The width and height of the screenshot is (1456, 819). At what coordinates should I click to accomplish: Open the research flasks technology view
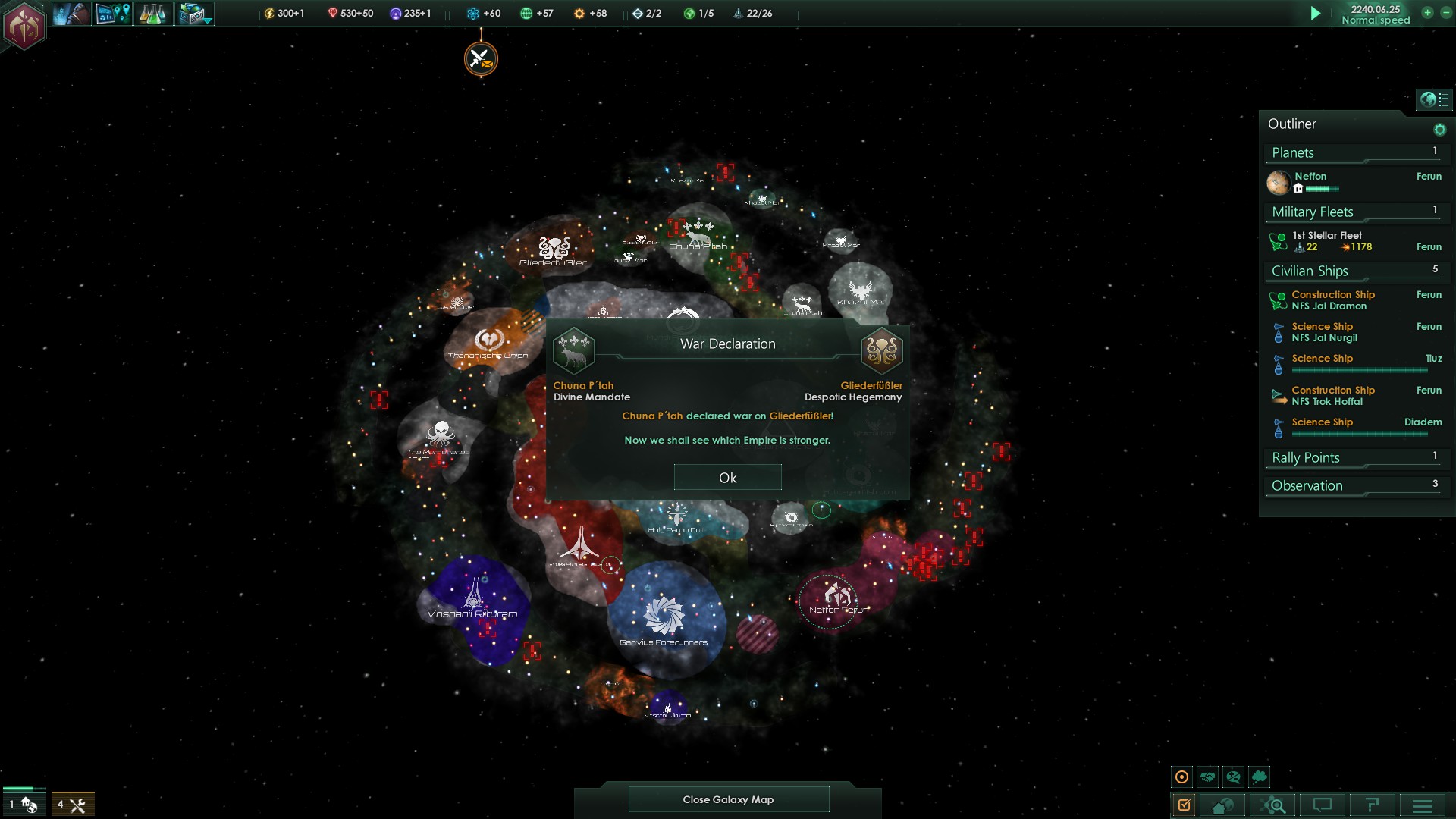pyautogui.click(x=152, y=14)
